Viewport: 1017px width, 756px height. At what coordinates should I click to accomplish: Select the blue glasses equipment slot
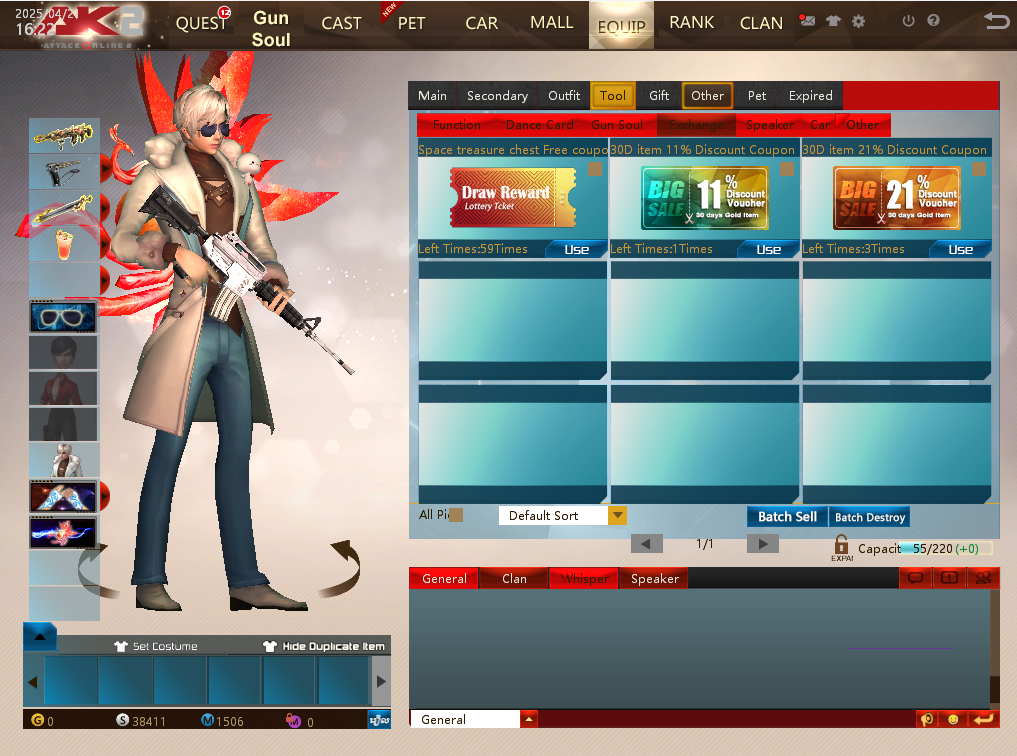tap(63, 316)
